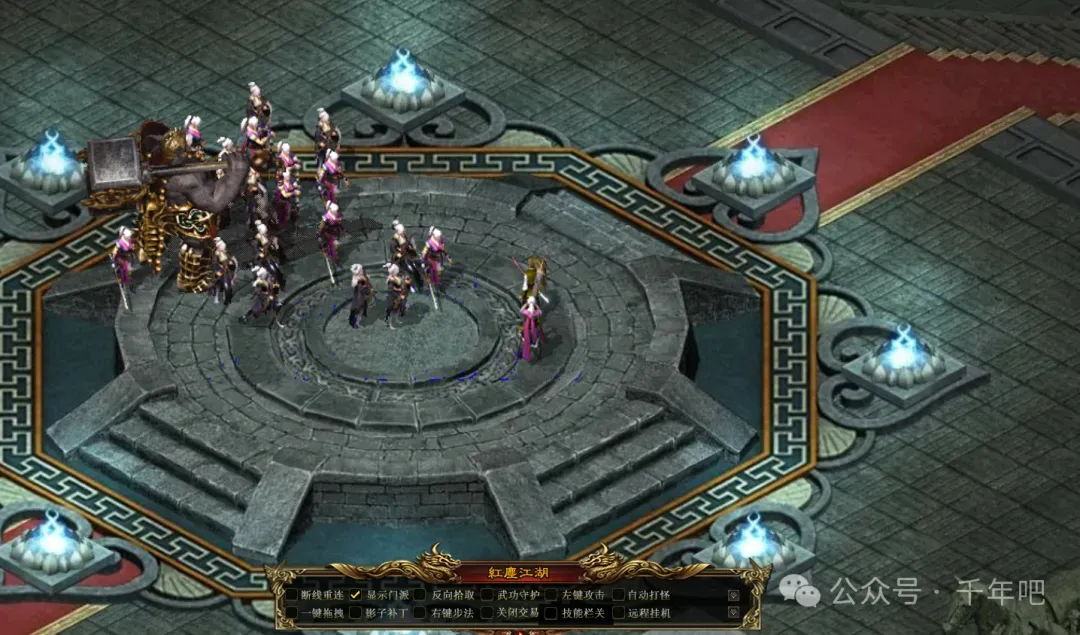Toggle the 技能栏关 checkbox
1080x635 pixels.
click(552, 613)
